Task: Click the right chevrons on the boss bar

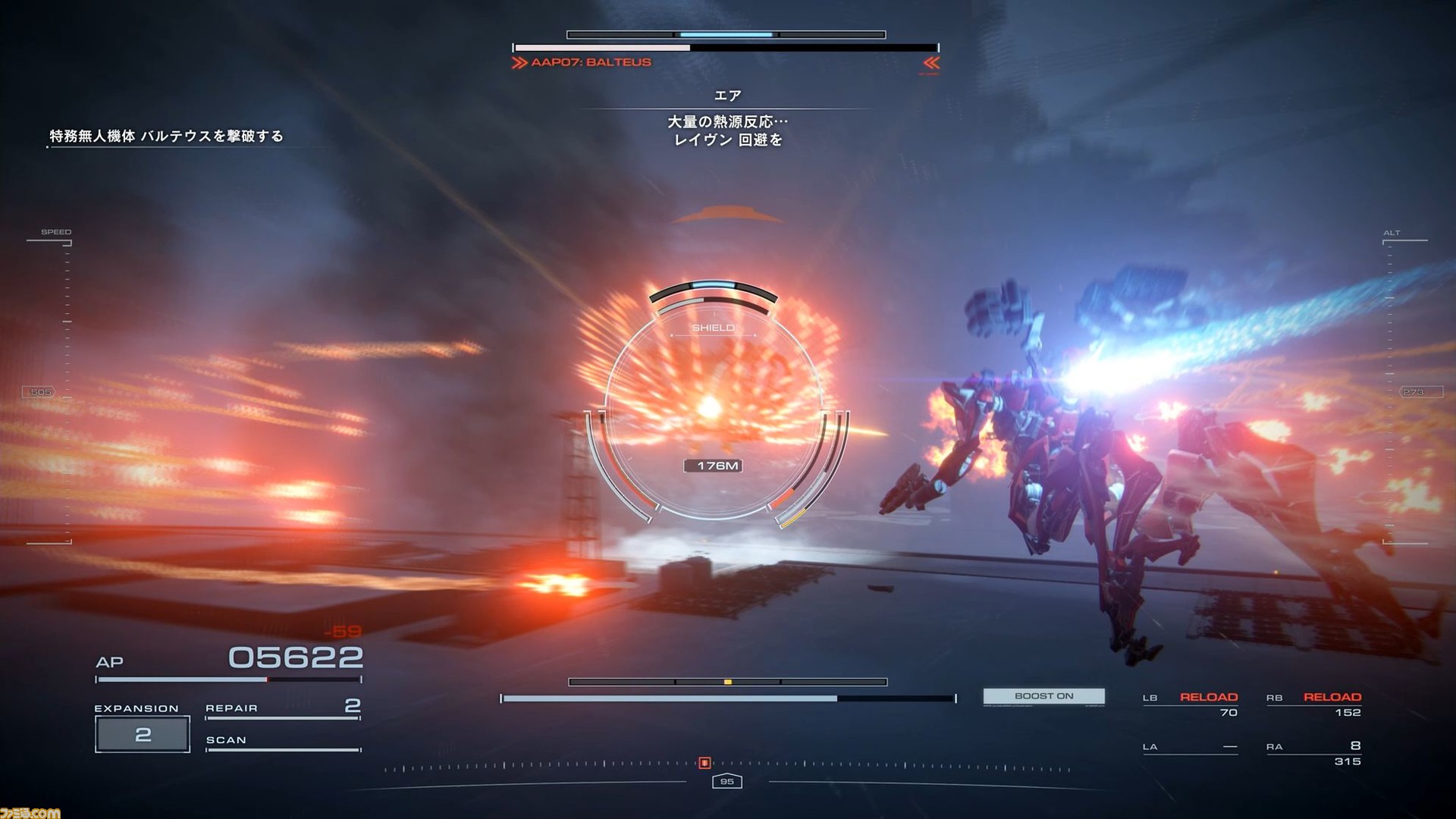Action: (930, 64)
